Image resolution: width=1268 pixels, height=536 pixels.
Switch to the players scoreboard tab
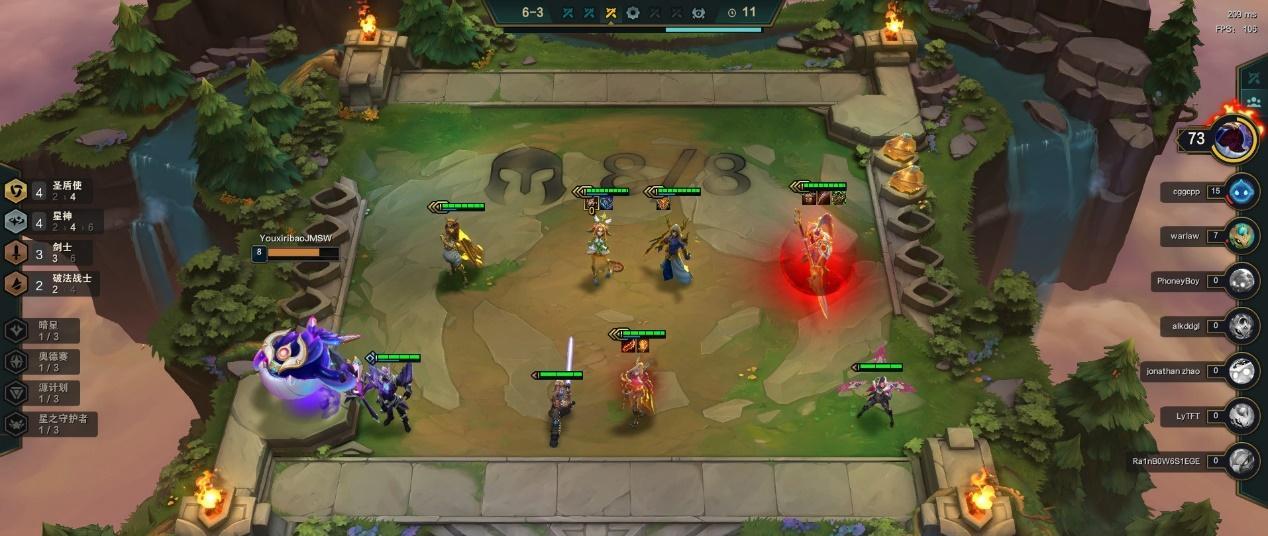pyautogui.click(x=1253, y=103)
